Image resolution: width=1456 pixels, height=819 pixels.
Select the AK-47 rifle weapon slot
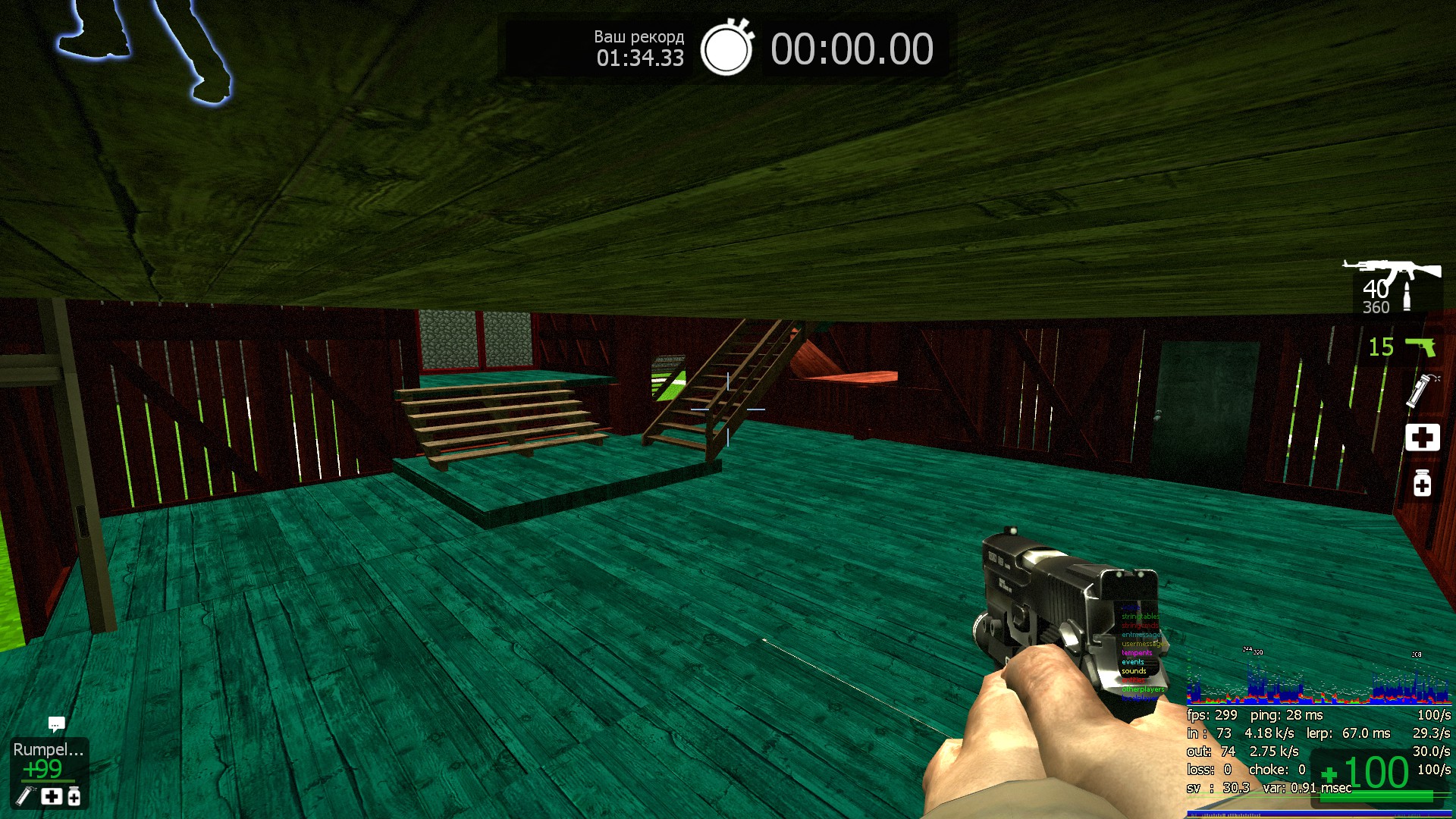(x=1392, y=272)
